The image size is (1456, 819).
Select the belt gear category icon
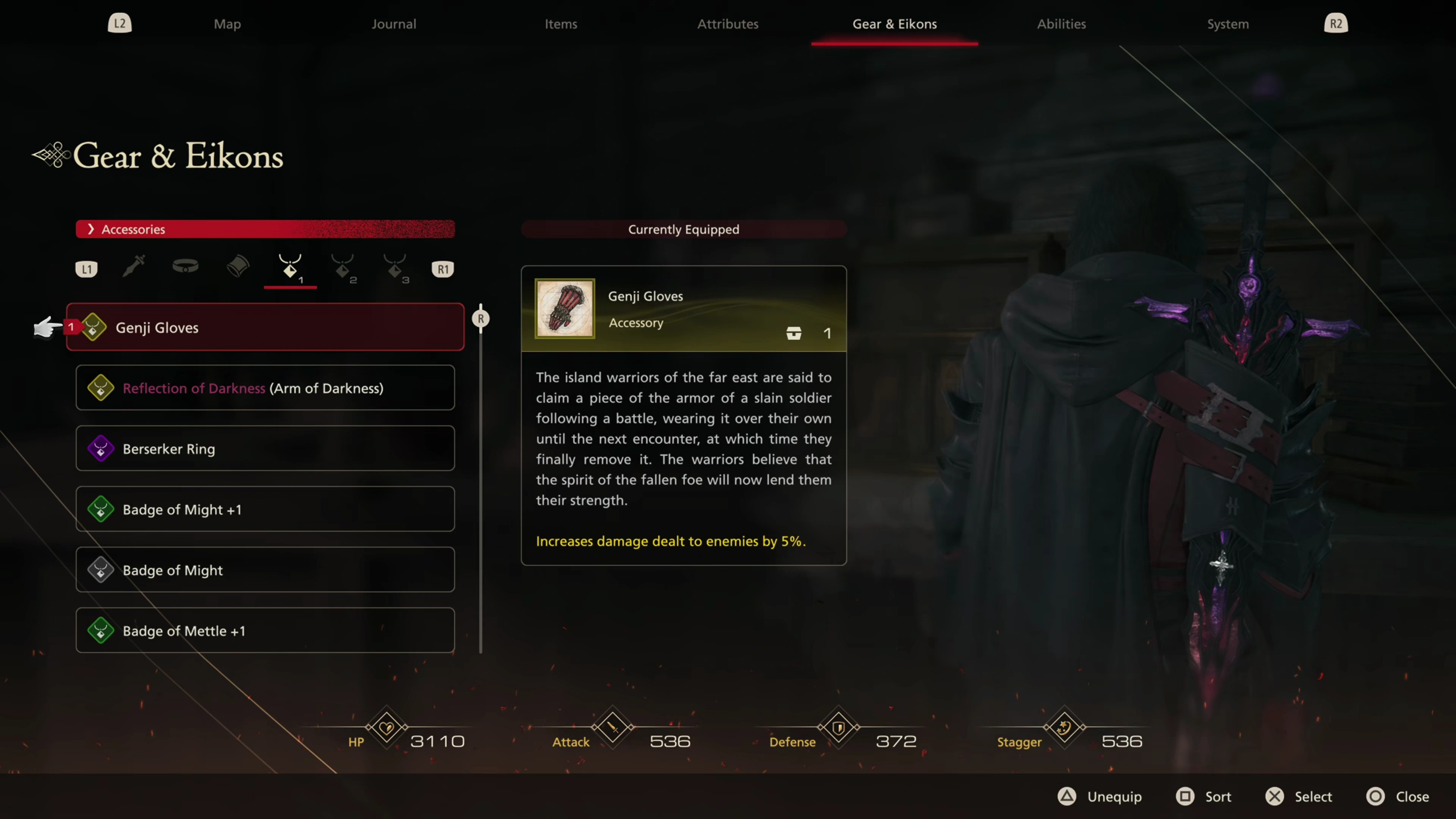pos(185,266)
